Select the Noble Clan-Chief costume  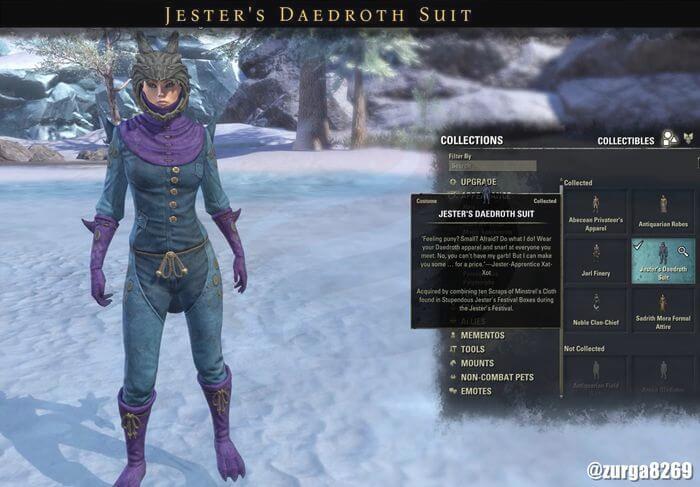596,309
